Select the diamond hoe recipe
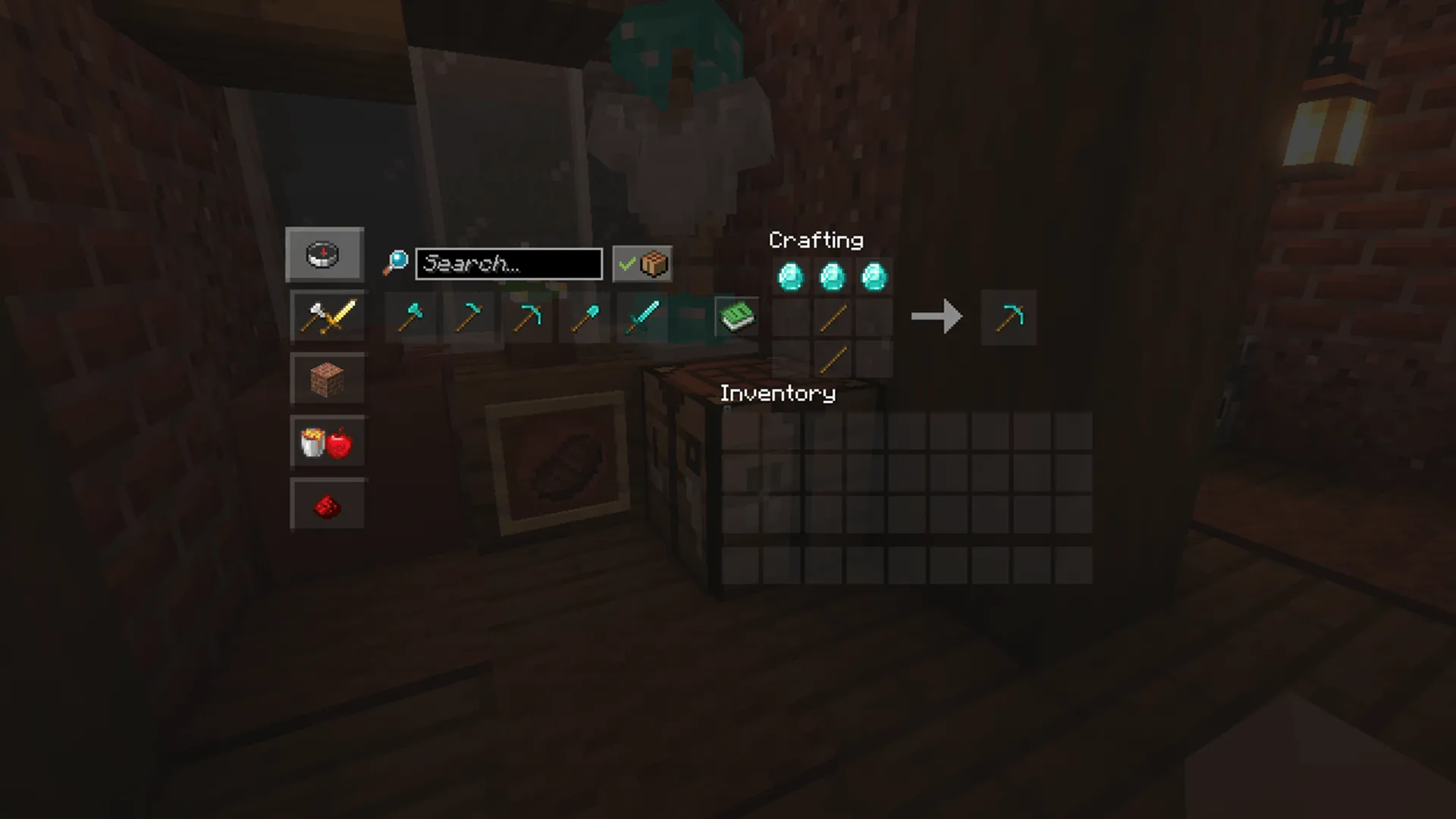The image size is (1456, 819). [469, 317]
